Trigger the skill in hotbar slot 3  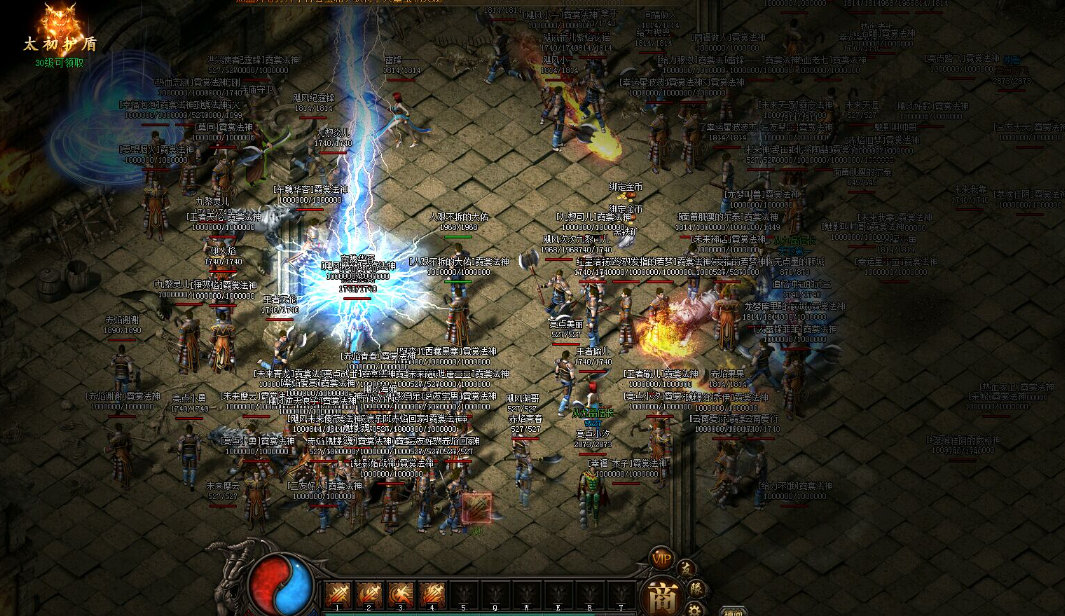pos(401,595)
